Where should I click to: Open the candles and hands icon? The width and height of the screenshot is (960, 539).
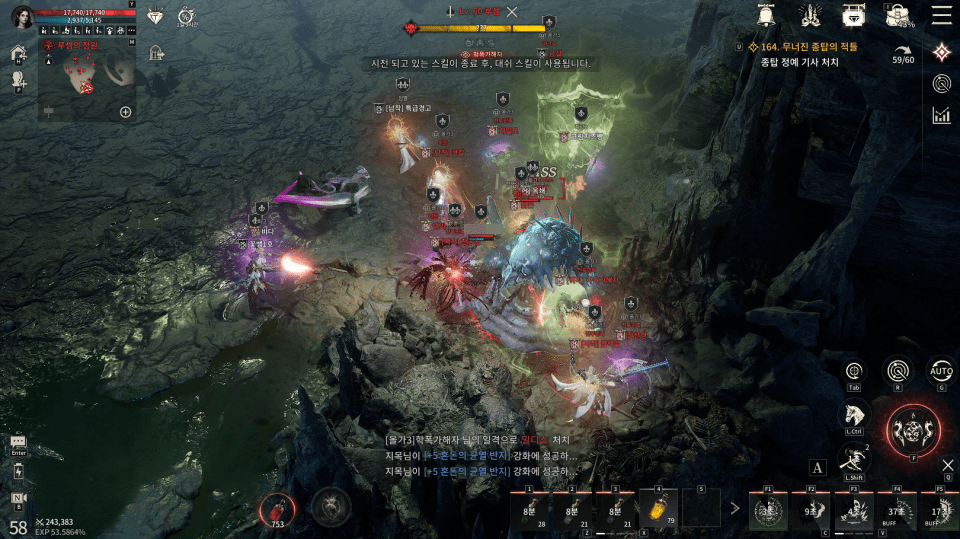tap(811, 15)
